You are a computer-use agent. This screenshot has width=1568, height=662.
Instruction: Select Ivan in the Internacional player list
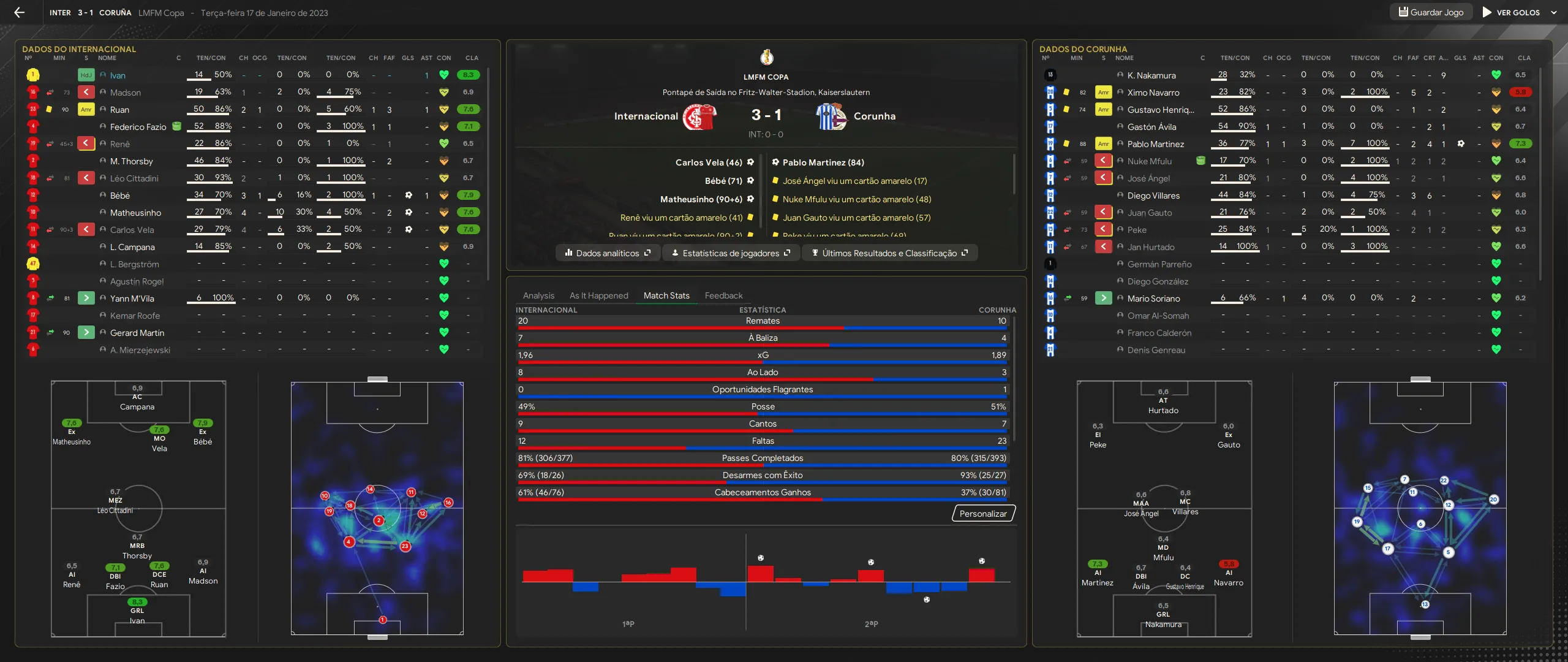click(x=118, y=75)
